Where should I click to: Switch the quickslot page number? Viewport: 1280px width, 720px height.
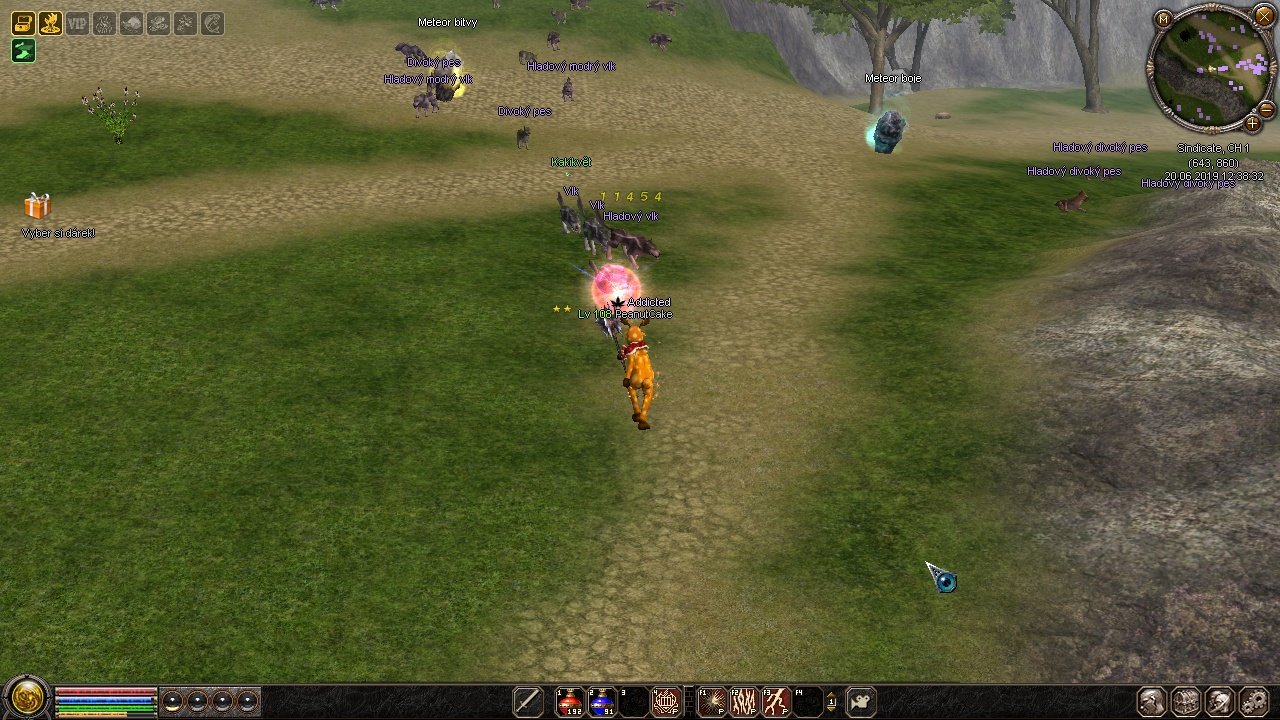pos(831,702)
